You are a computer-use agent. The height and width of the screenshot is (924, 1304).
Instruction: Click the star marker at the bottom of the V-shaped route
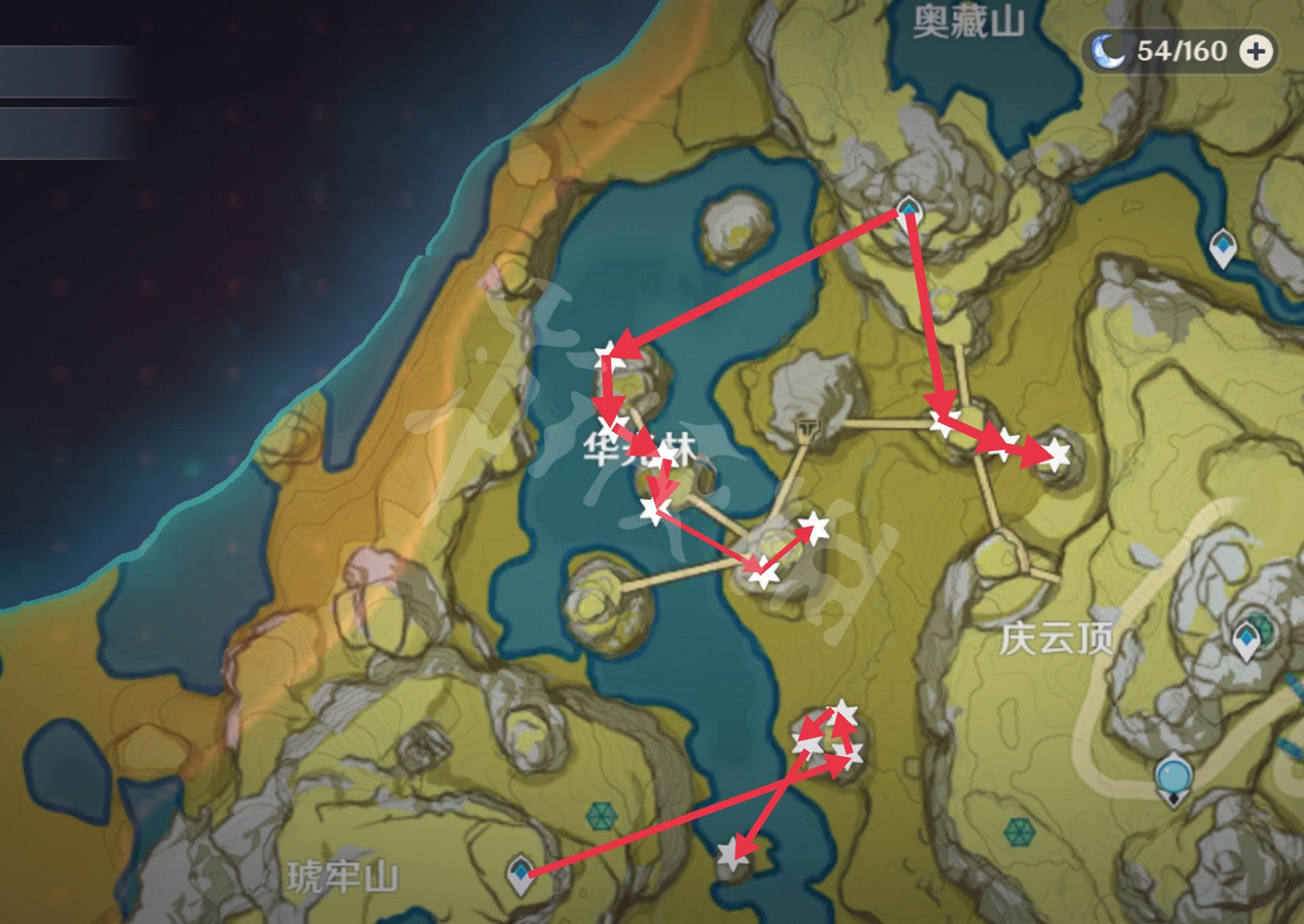tap(763, 574)
